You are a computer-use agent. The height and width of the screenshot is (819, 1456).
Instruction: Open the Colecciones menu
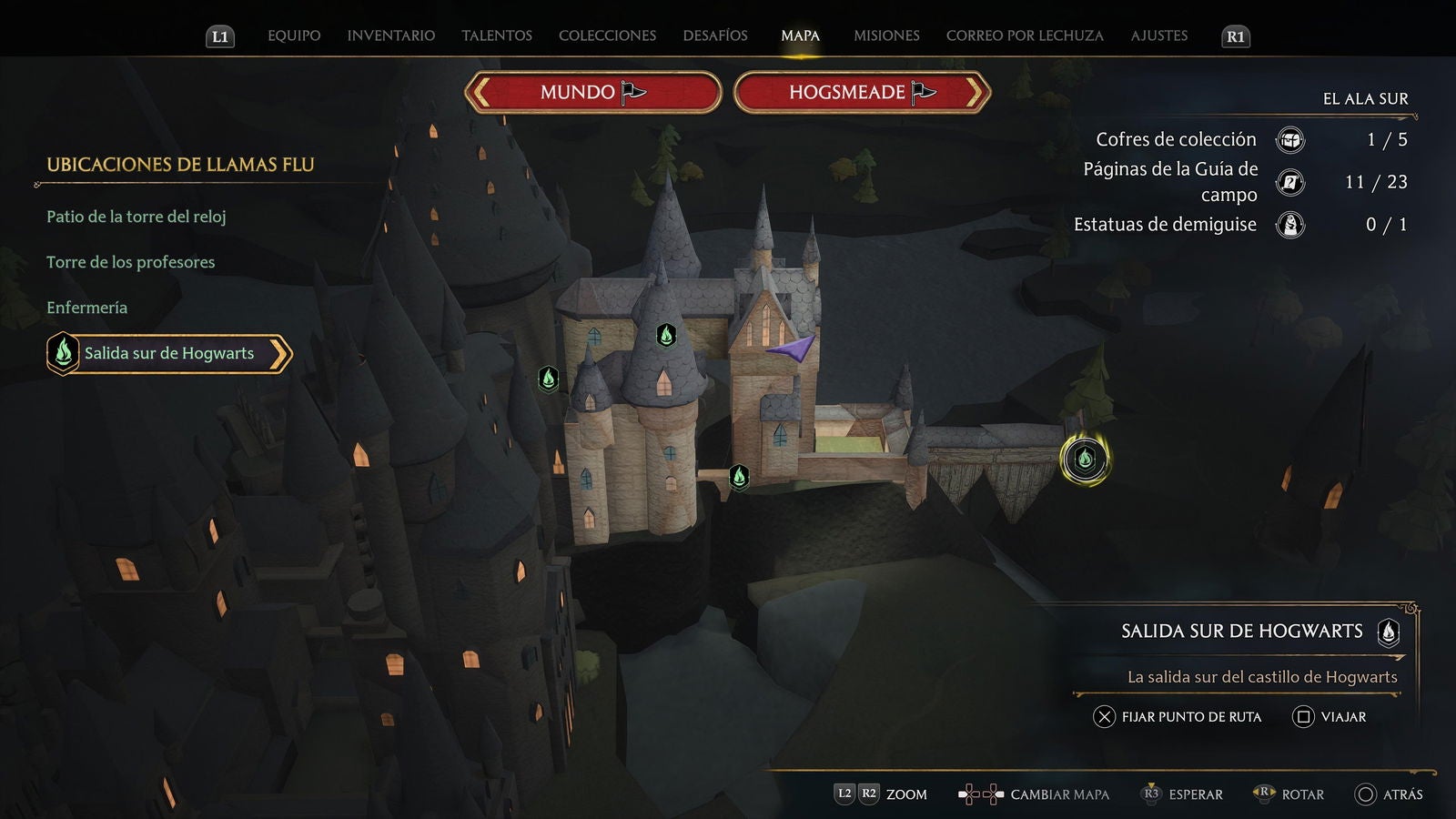(607, 35)
